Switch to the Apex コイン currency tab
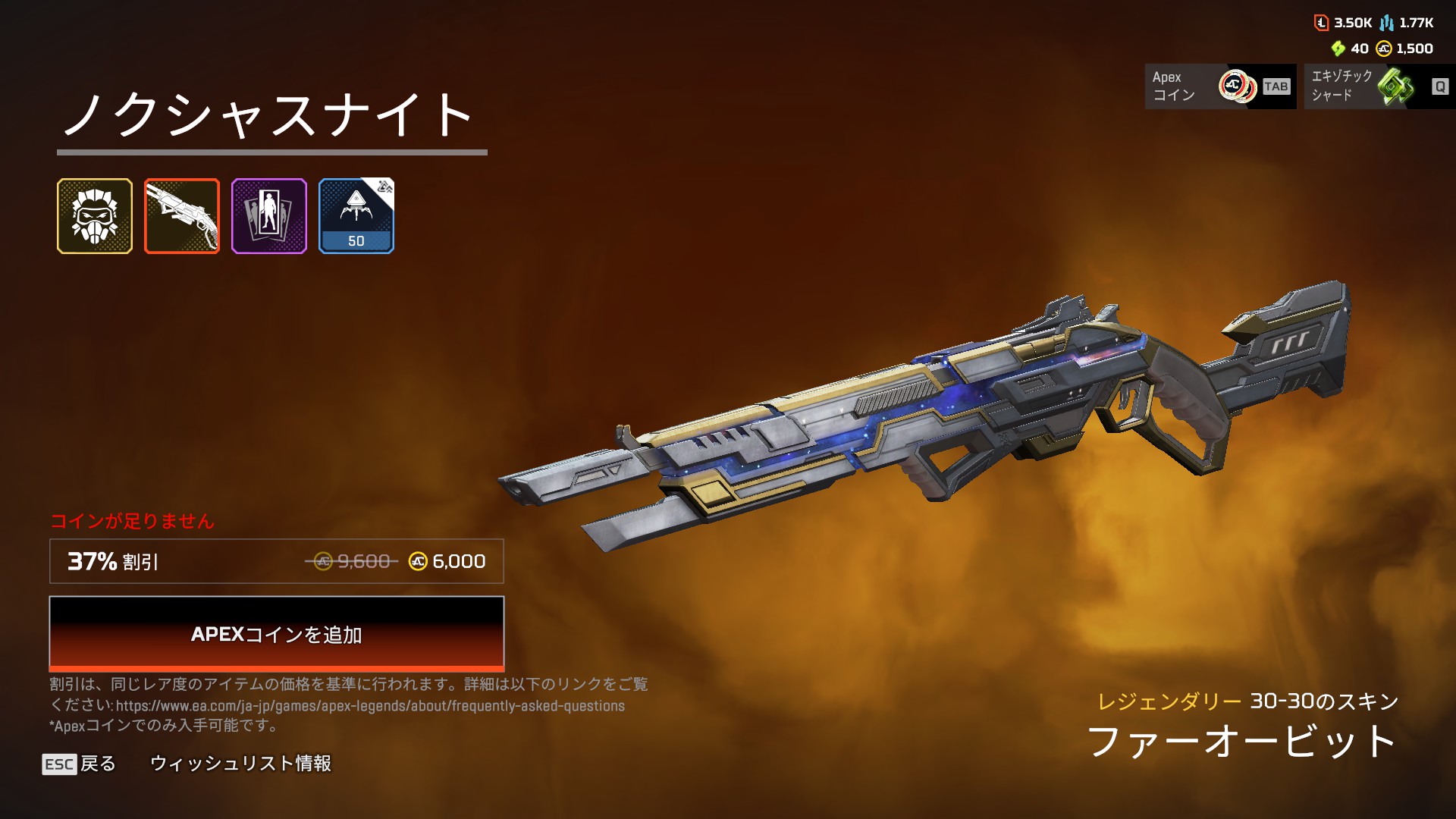 click(1220, 86)
